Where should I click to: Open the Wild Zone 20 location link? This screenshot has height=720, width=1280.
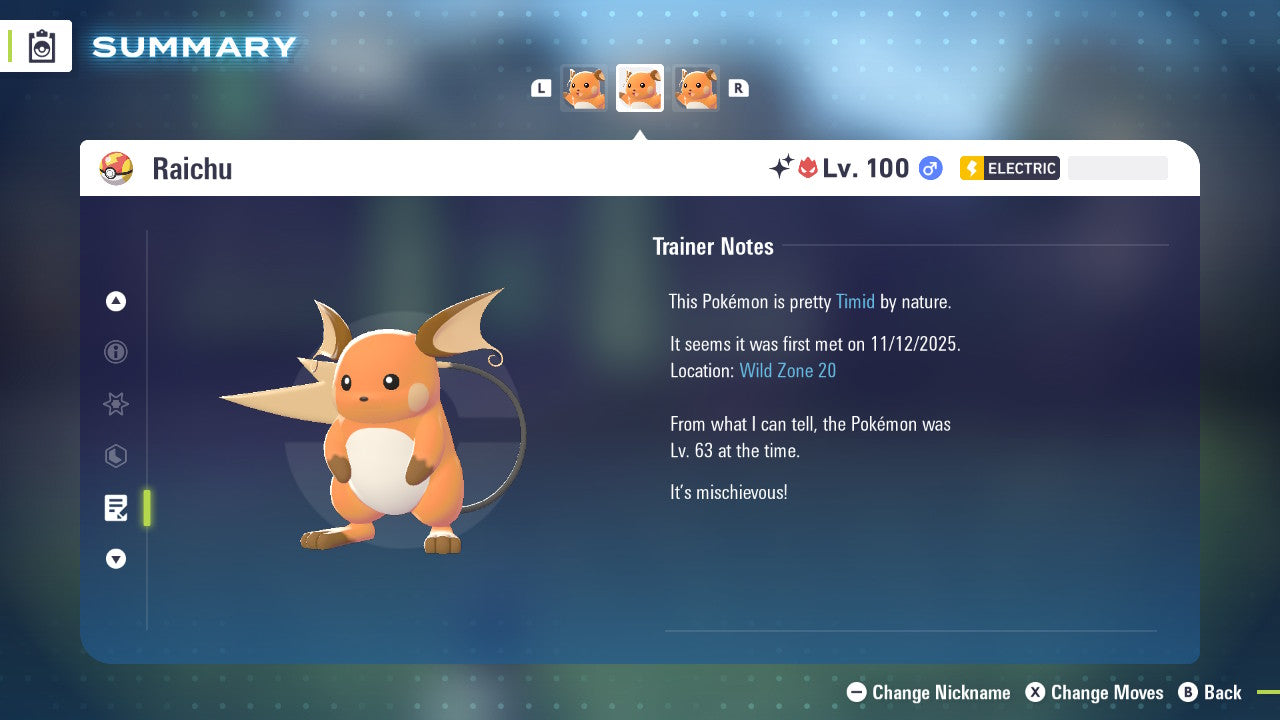coord(788,370)
